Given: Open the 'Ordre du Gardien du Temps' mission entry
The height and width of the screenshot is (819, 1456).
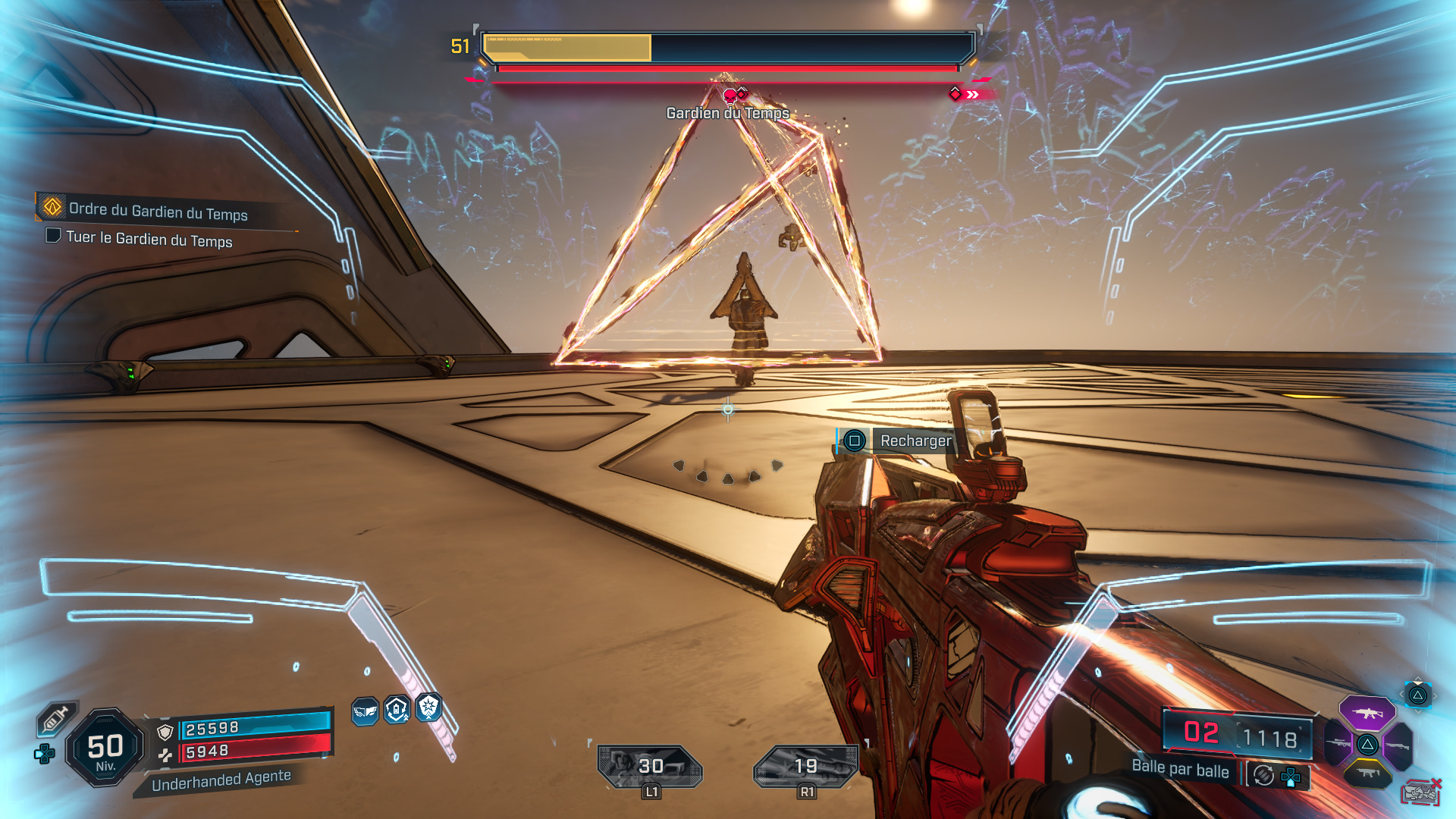Looking at the screenshot, I should pos(159,215).
